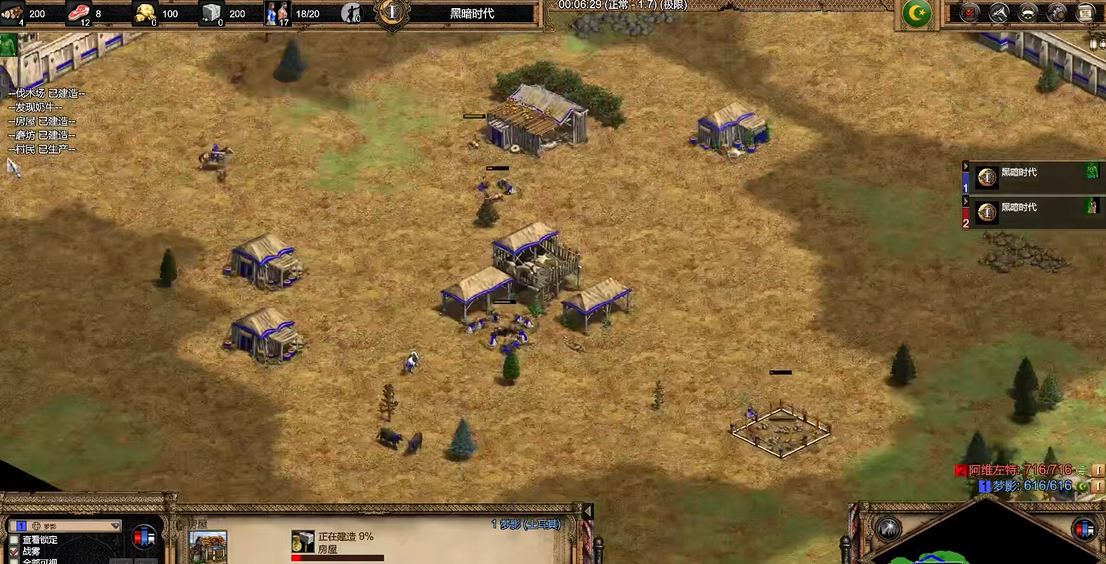Image resolution: width=1106 pixels, height=564 pixels.
Task: Select the population villagers icon
Action: pos(277,13)
